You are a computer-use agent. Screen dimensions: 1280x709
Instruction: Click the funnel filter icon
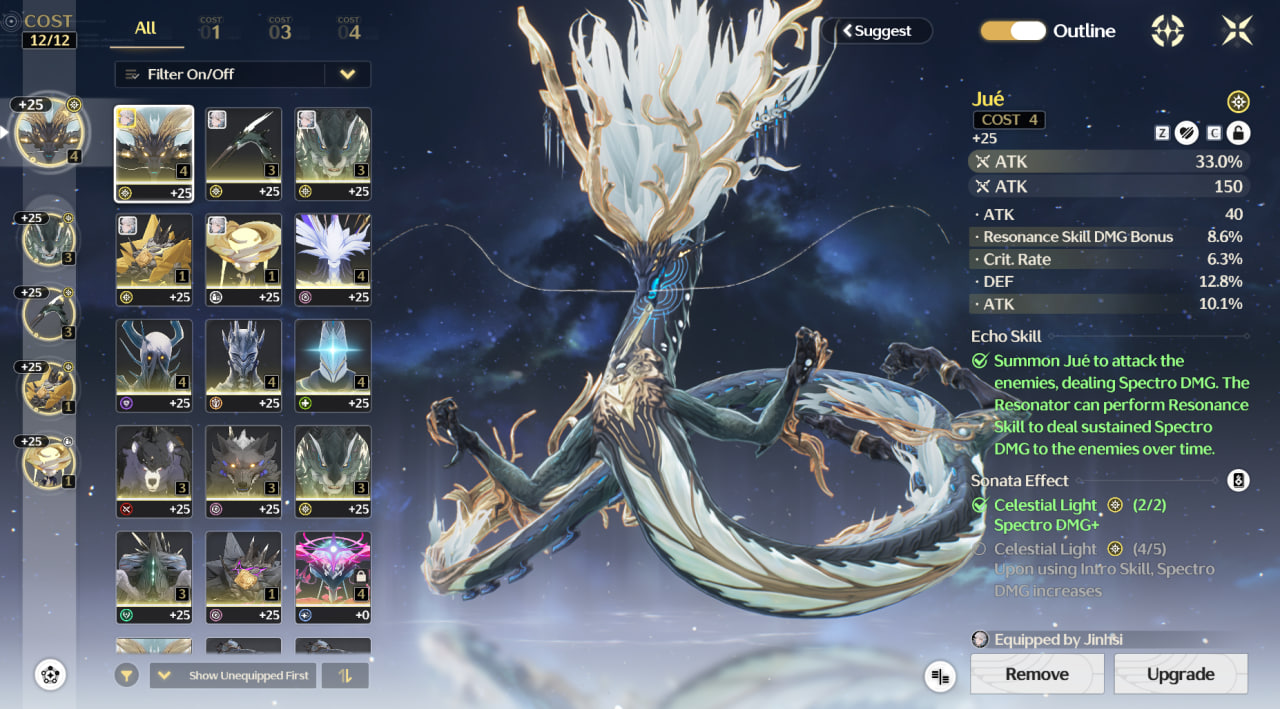126,676
